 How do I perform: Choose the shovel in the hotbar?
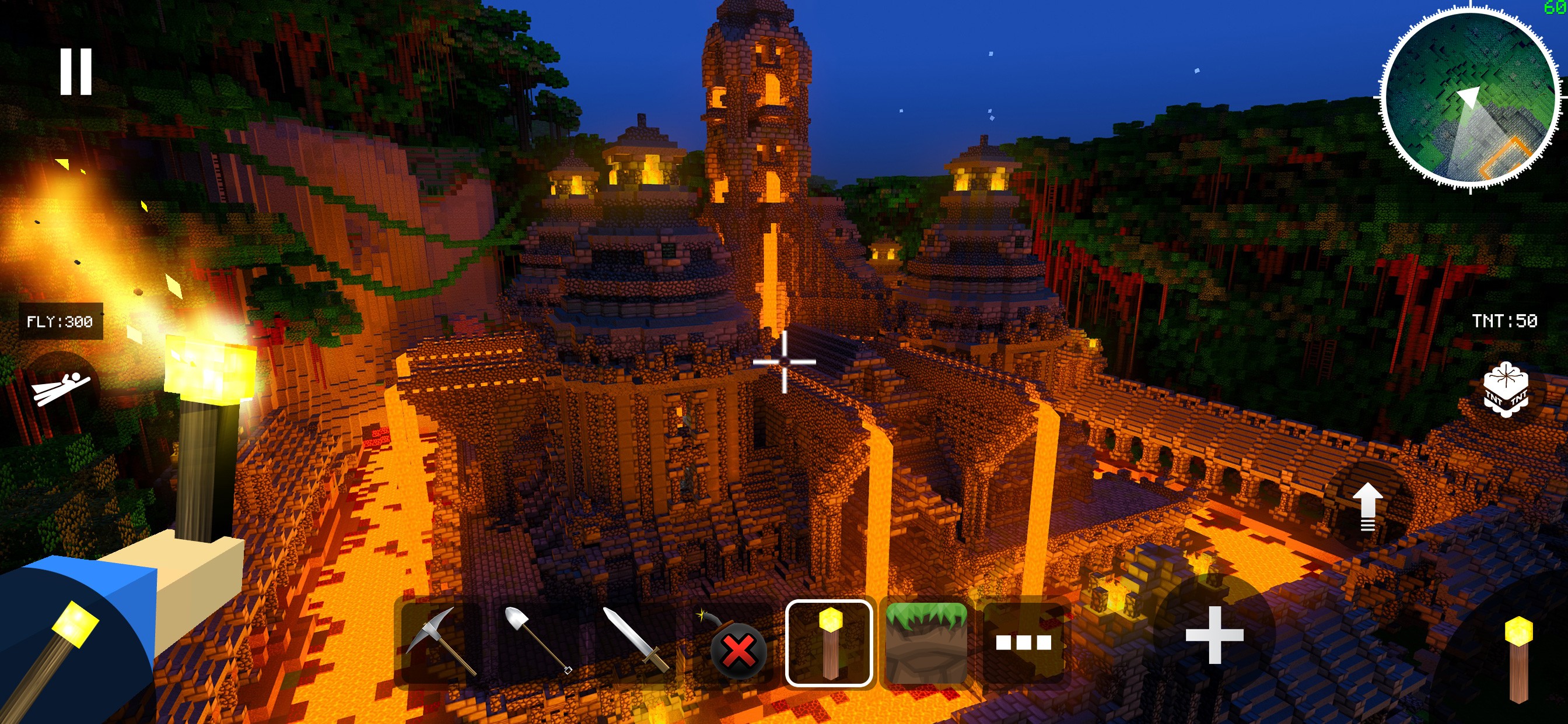537,642
